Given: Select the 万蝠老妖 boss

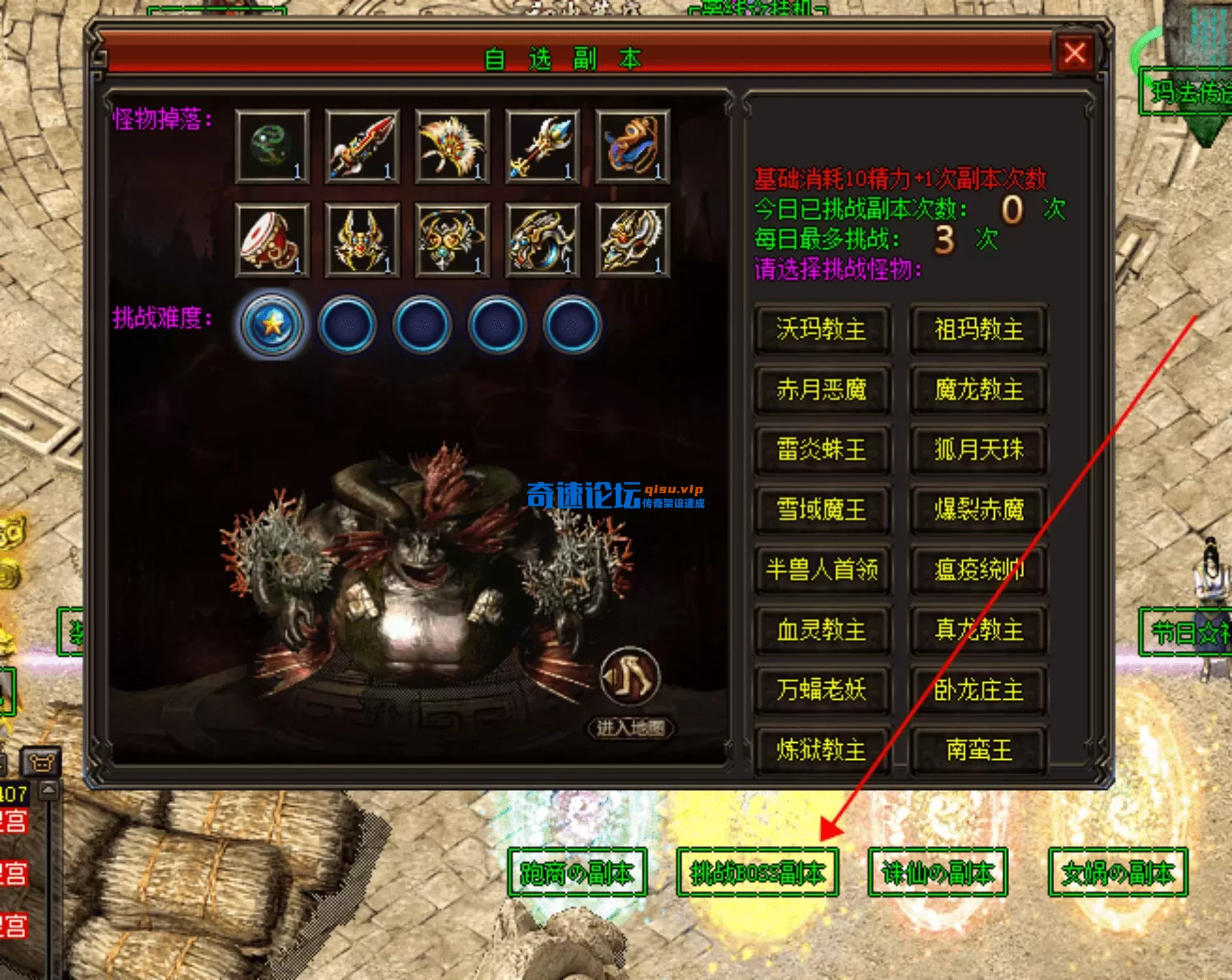Looking at the screenshot, I should (x=822, y=690).
